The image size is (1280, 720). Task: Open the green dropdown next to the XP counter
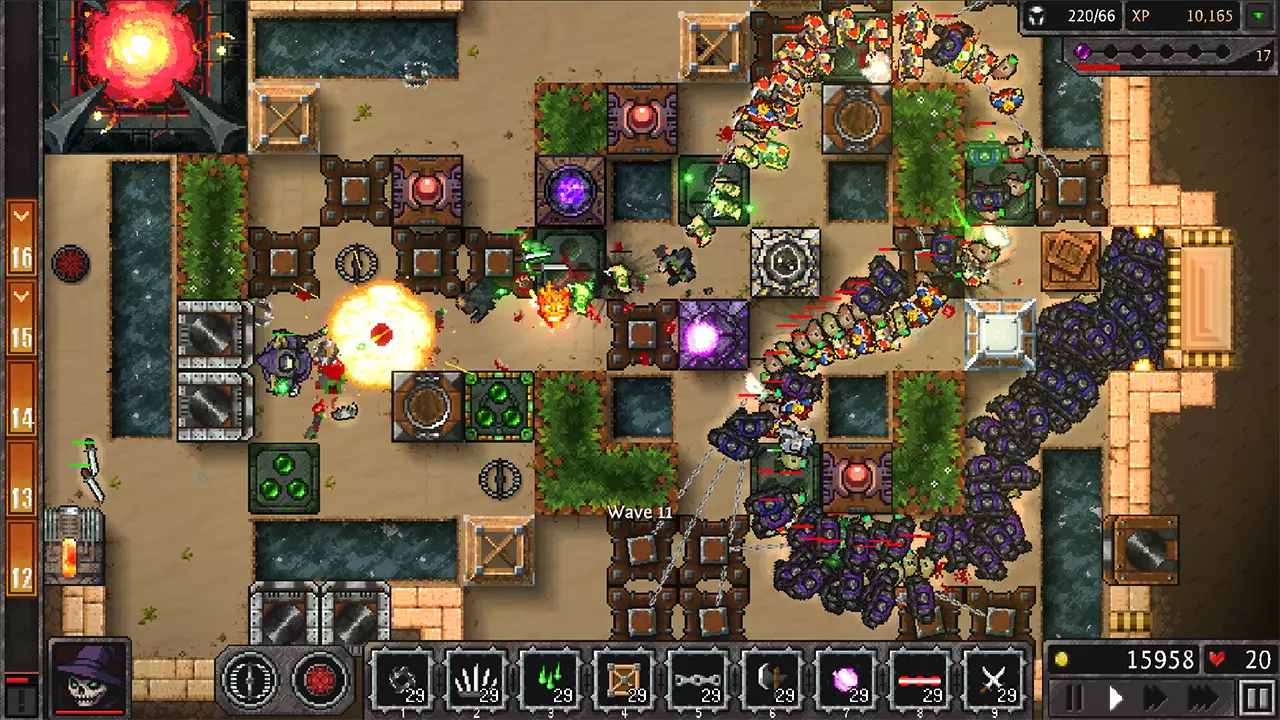pyautogui.click(x=1259, y=16)
